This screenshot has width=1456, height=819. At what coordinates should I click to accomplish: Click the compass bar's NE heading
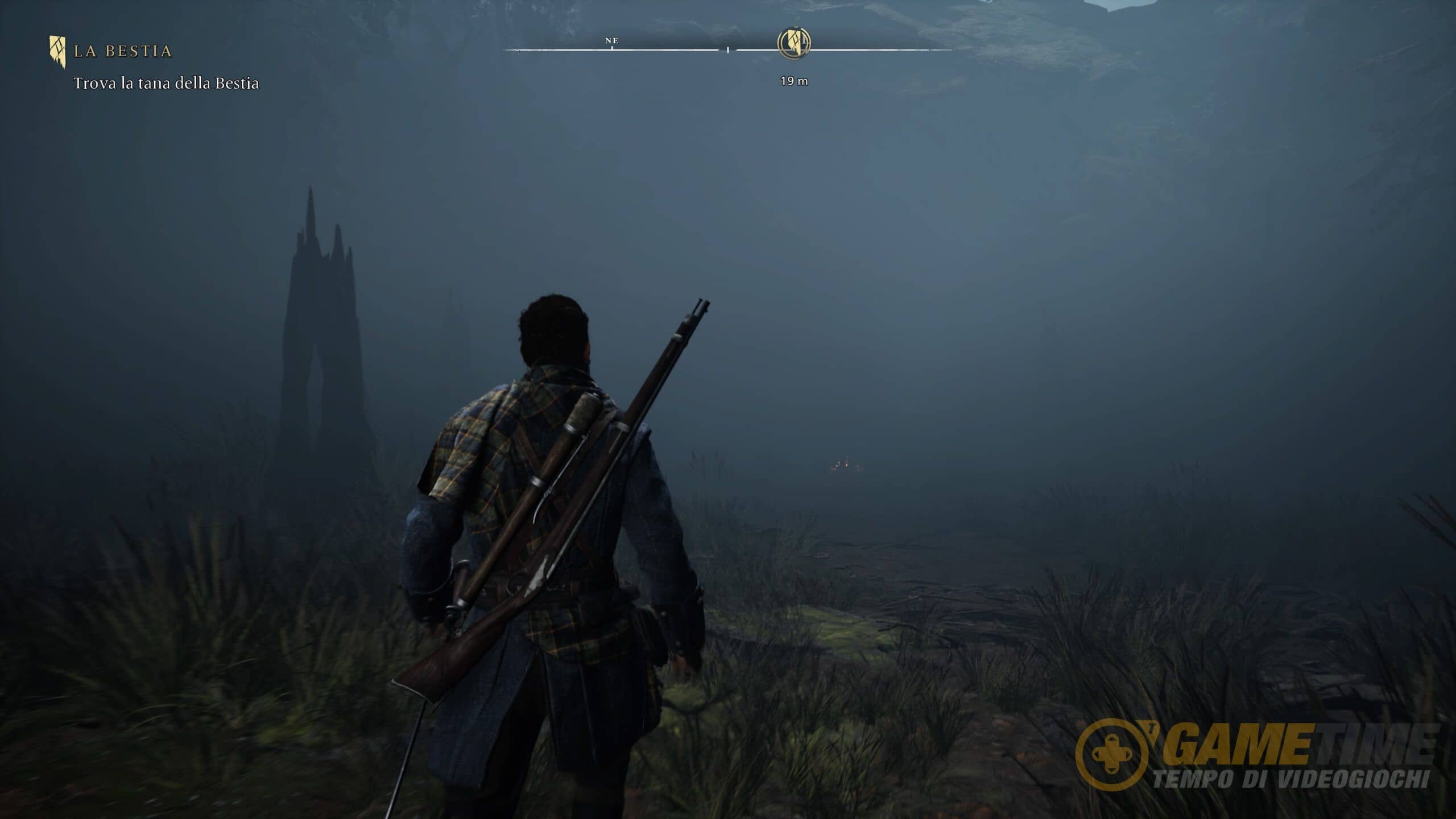coord(612,41)
